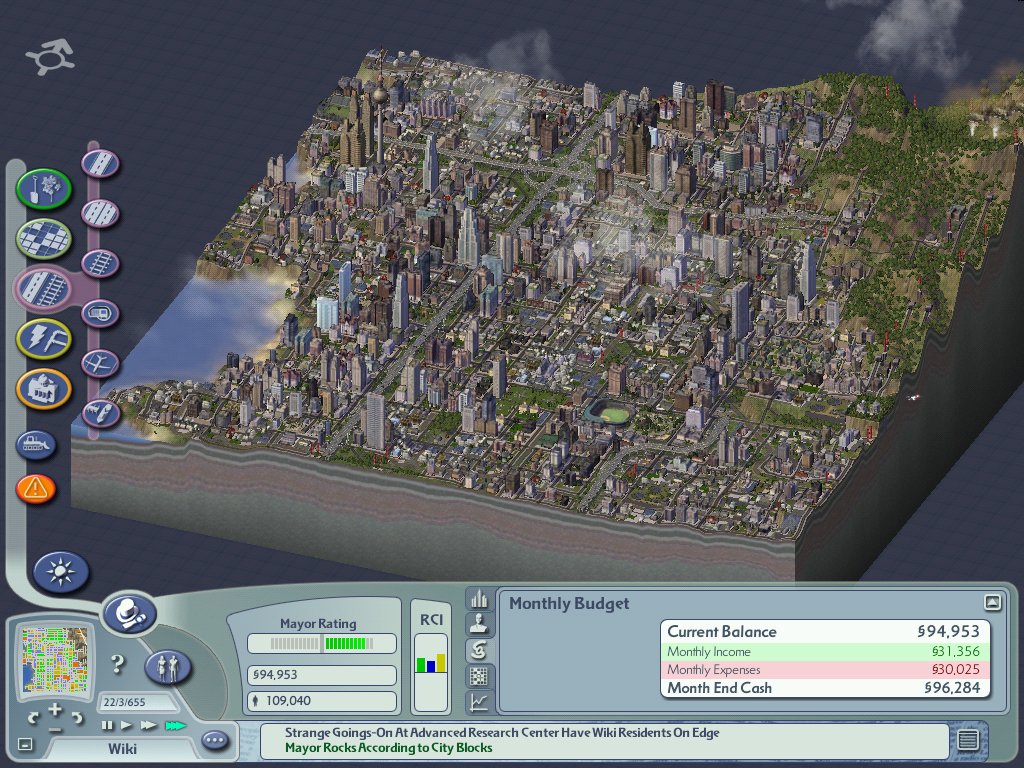Open the landscaping tools with the shovel icon
1024x768 pixels.
[44, 188]
